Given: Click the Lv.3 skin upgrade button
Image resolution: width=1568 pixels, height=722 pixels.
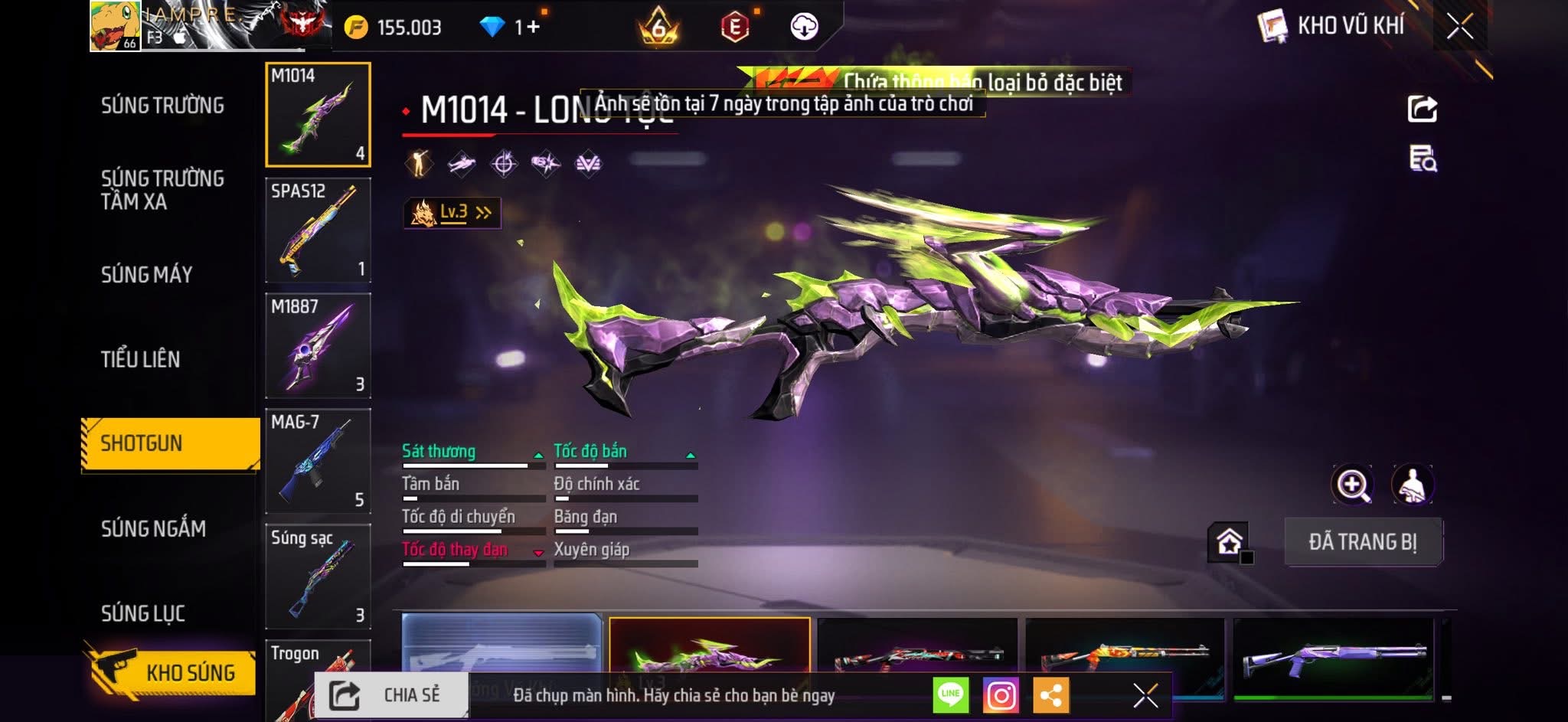Looking at the screenshot, I should pyautogui.click(x=452, y=213).
